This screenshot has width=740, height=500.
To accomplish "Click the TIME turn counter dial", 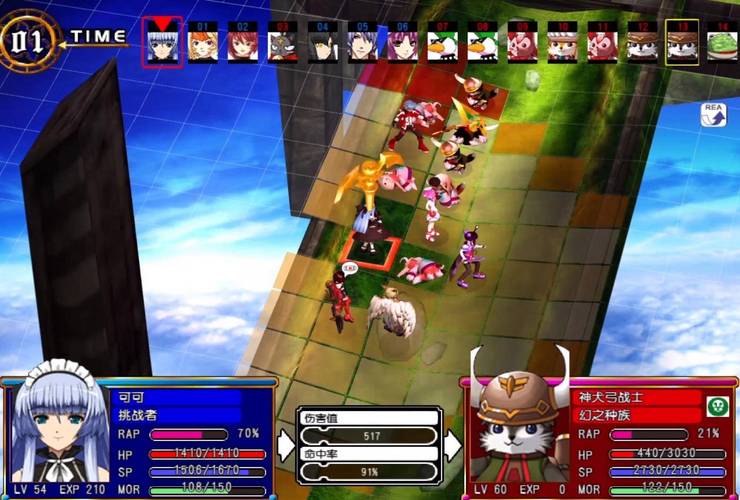I will click(30, 40).
